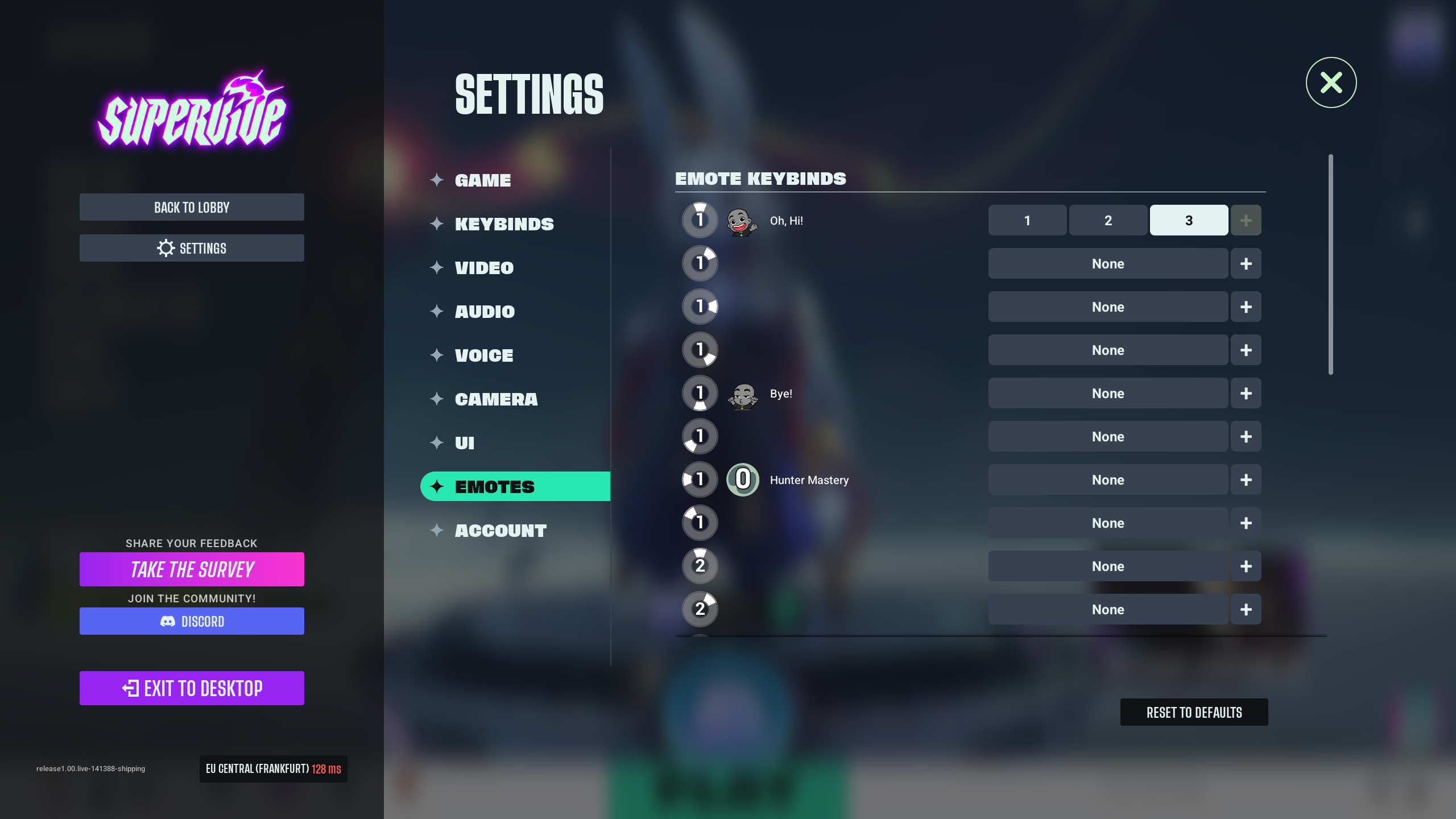1456x819 pixels.
Task: Open the Game settings section
Action: click(483, 180)
